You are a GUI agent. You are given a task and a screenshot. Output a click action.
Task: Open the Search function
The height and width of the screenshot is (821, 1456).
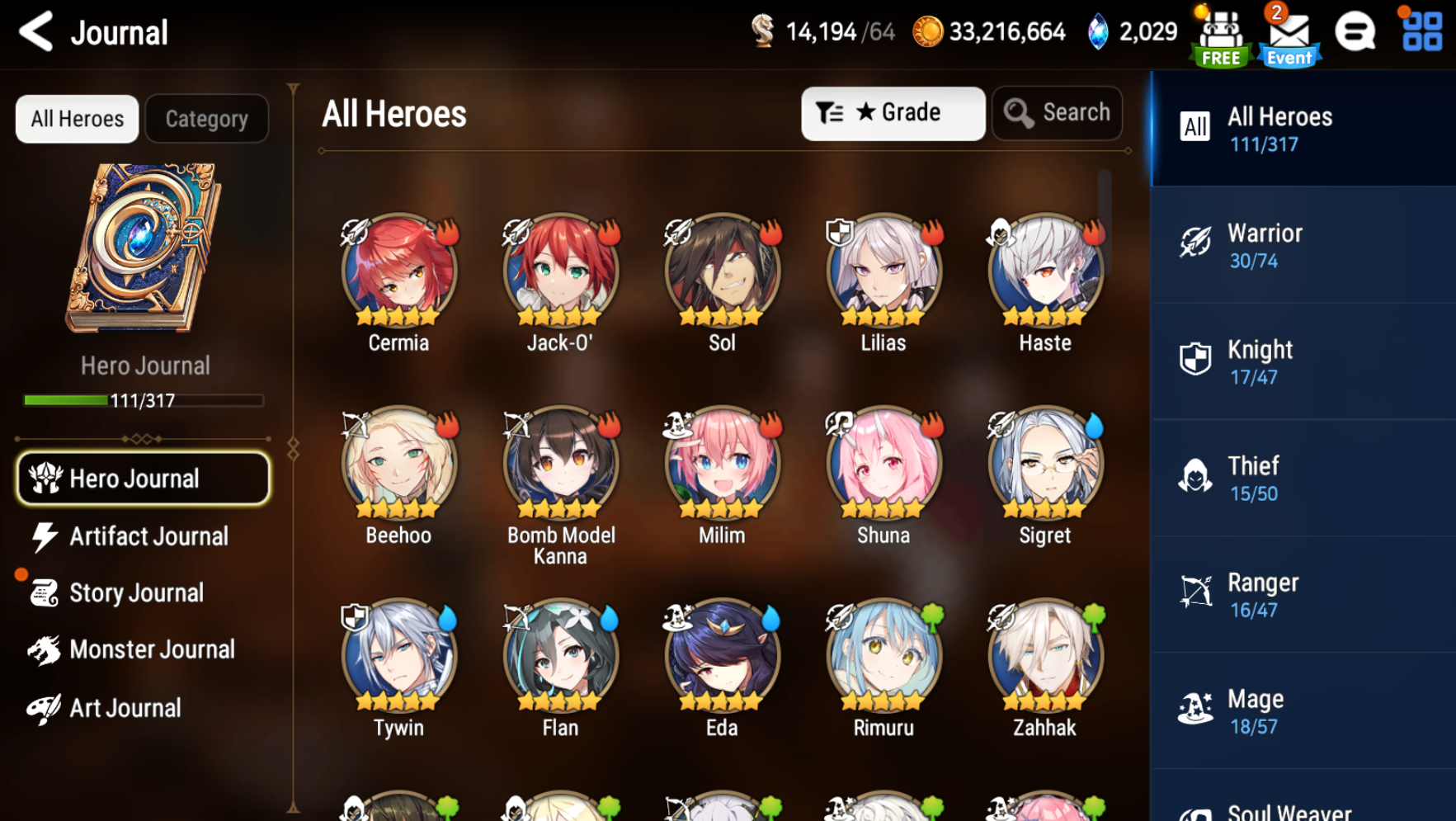(x=1057, y=113)
